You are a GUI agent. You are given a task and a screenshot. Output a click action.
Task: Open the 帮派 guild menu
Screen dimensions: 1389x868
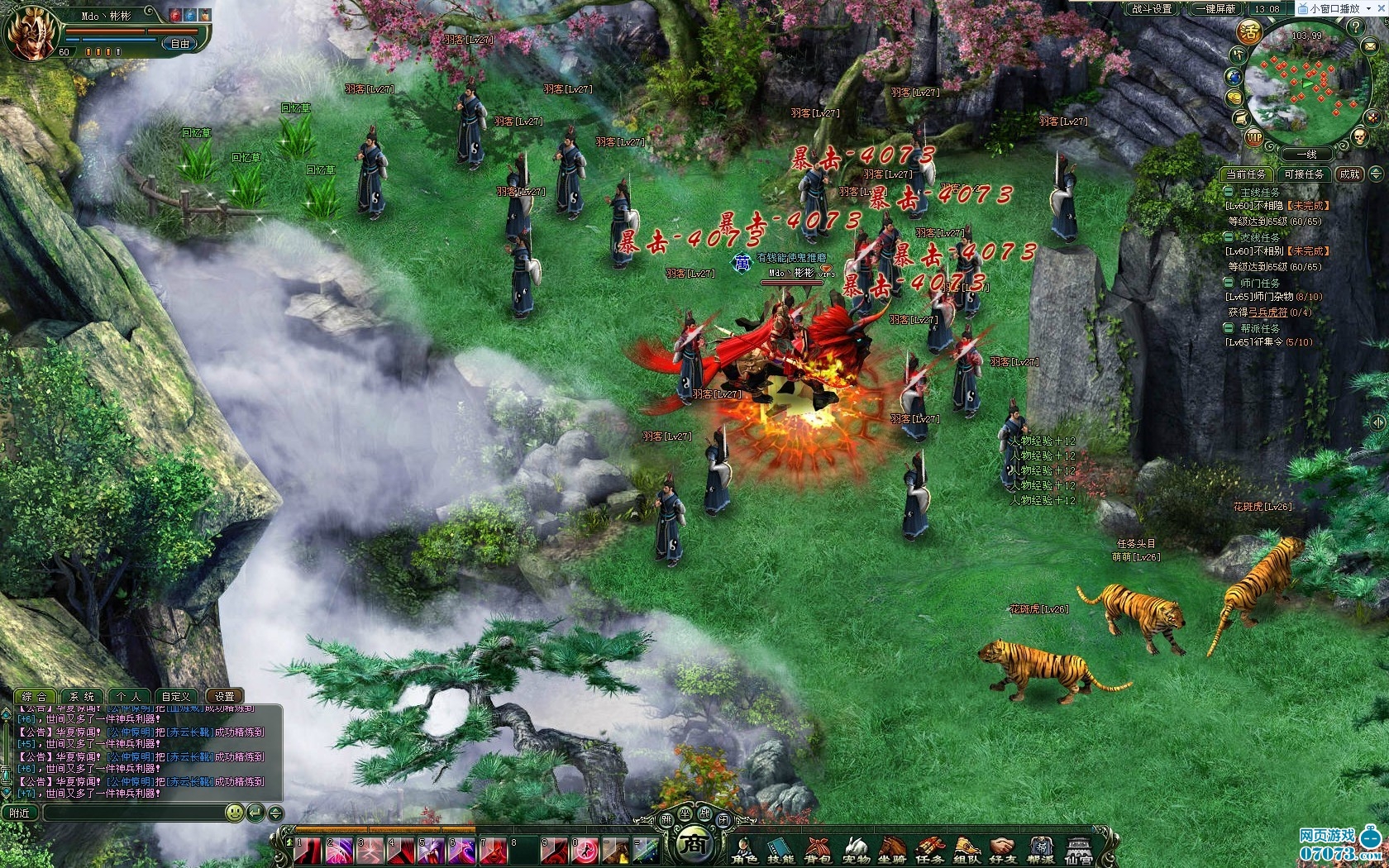(1041, 851)
